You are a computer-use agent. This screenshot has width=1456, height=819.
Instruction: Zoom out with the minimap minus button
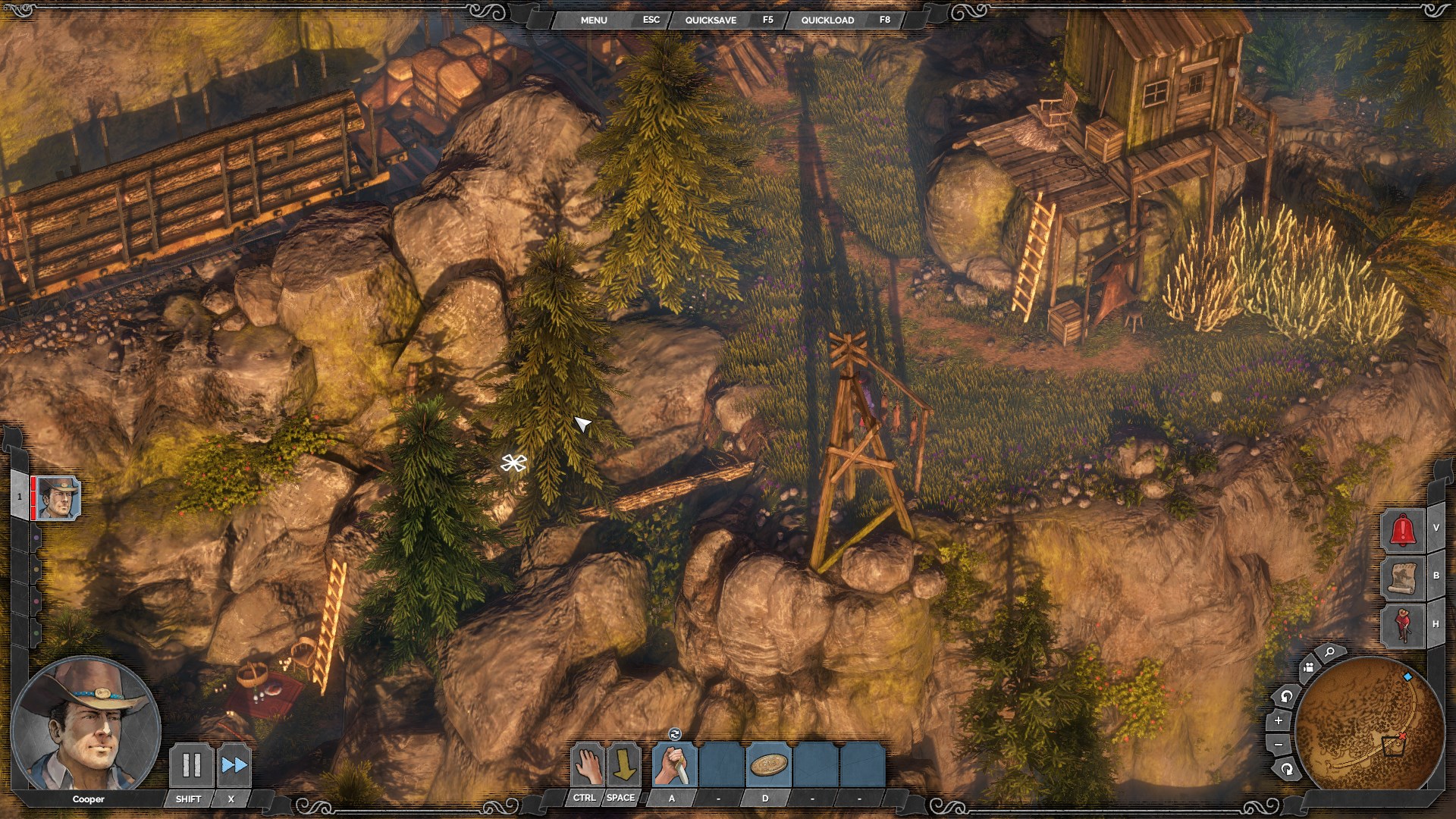pyautogui.click(x=1279, y=745)
